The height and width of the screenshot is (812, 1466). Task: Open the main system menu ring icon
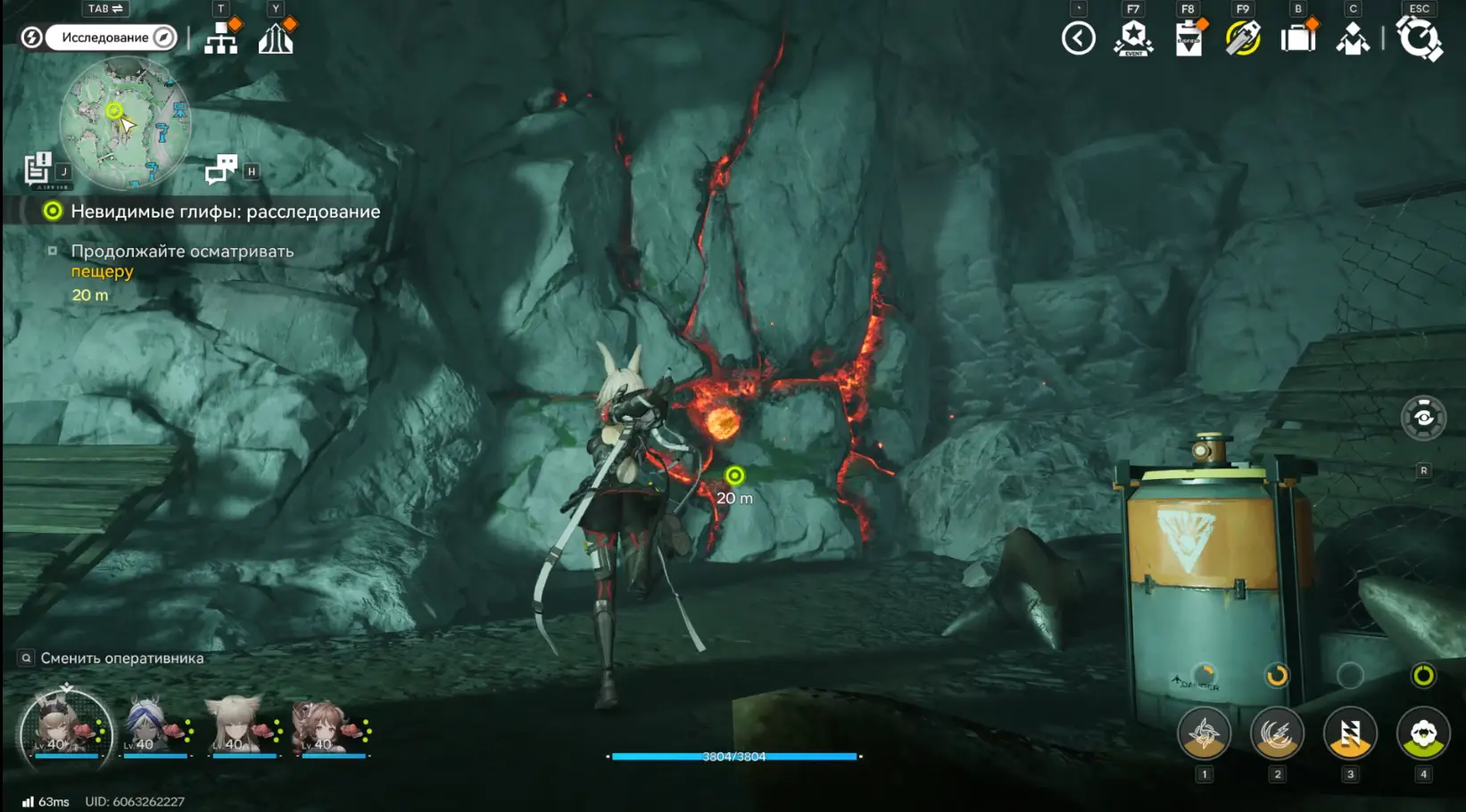click(x=1419, y=38)
